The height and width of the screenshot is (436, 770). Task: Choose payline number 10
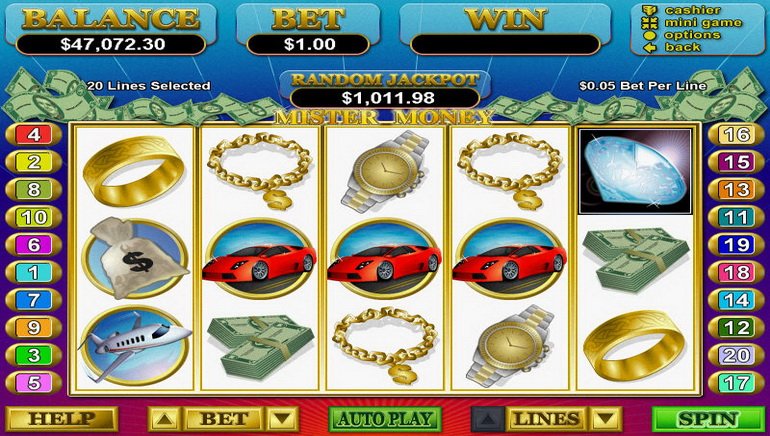coord(33,217)
